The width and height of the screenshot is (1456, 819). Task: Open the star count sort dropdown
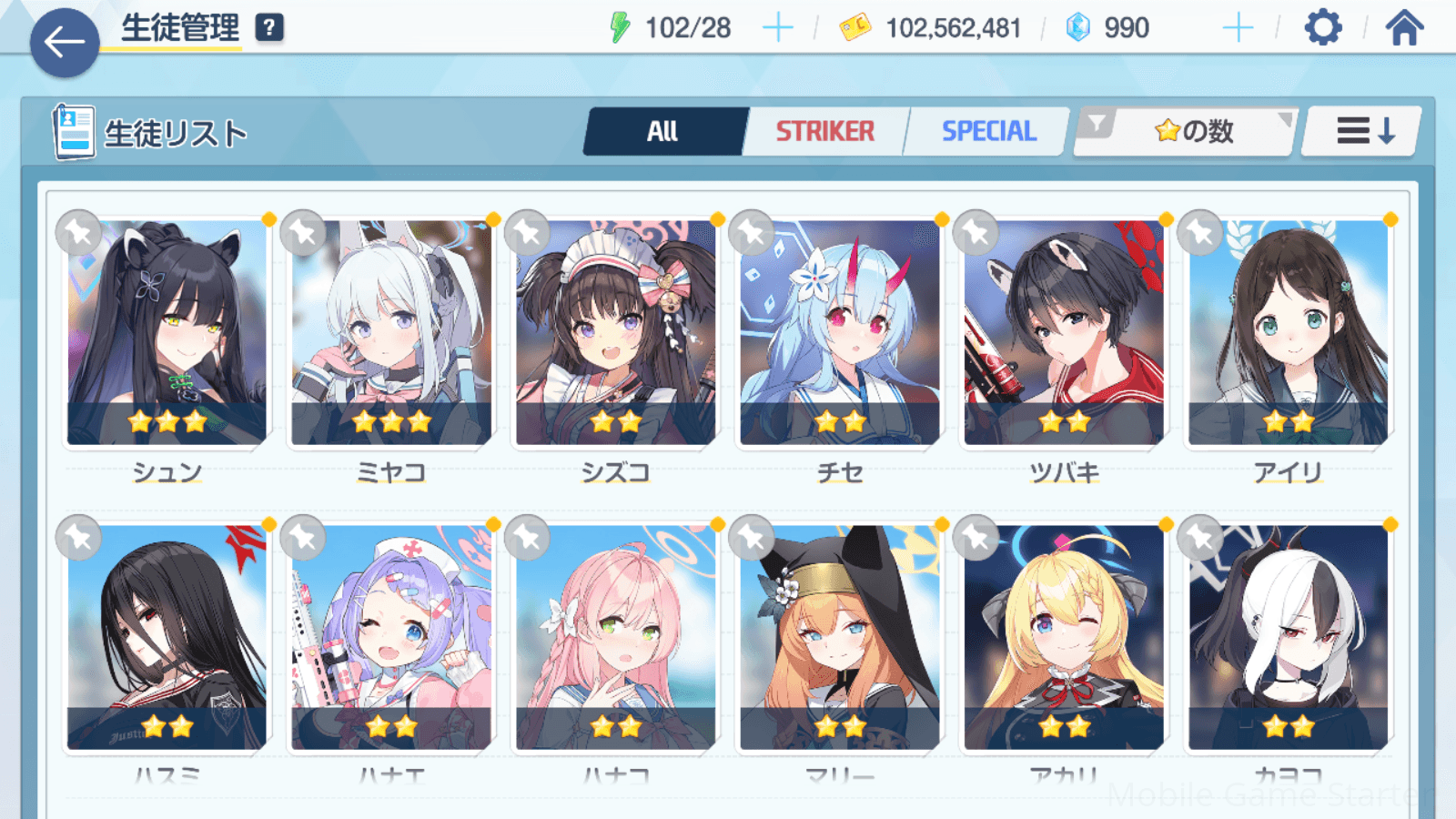point(1186,132)
